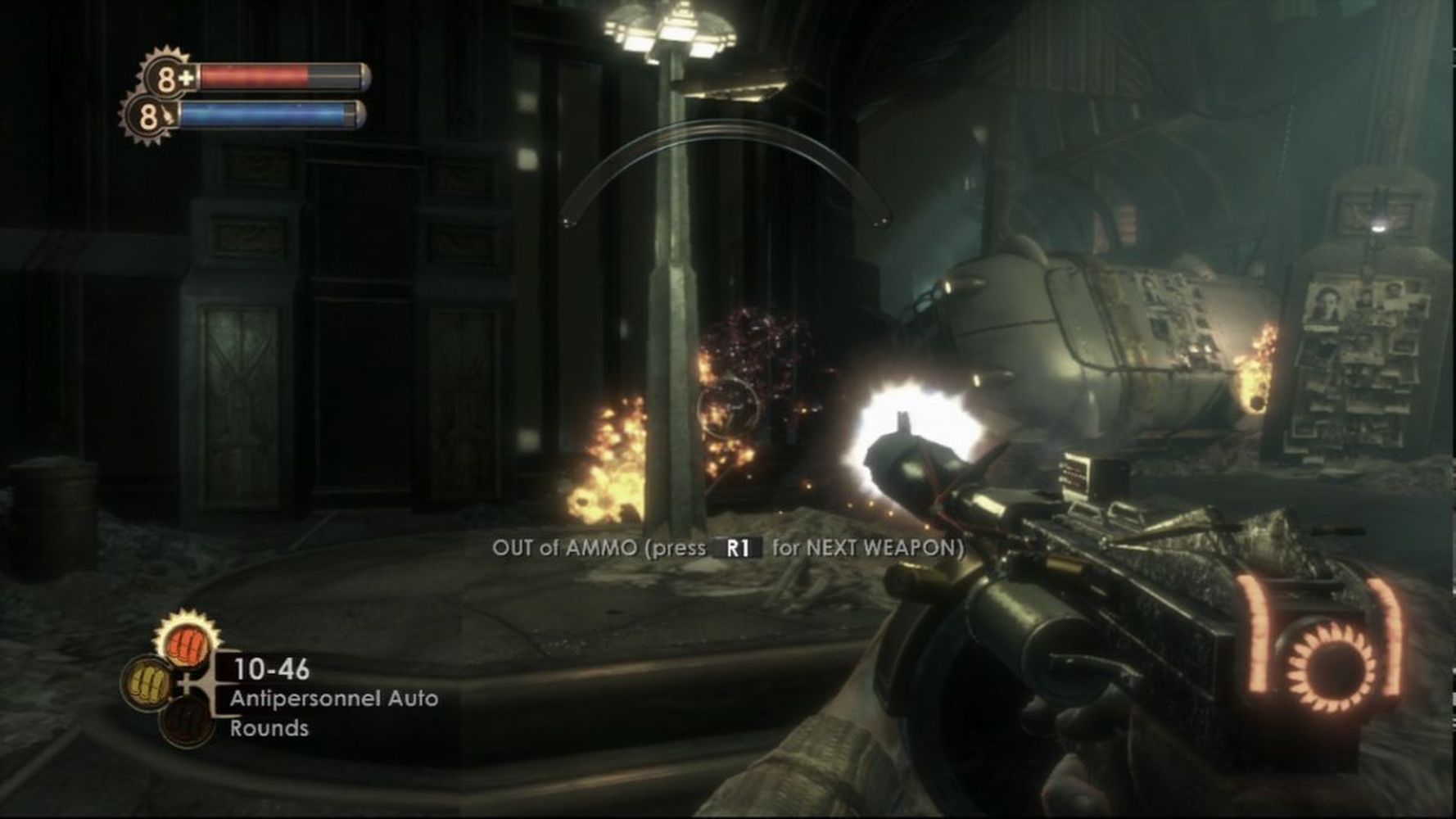Click the EVE hypo syringe counter icon

click(151, 116)
